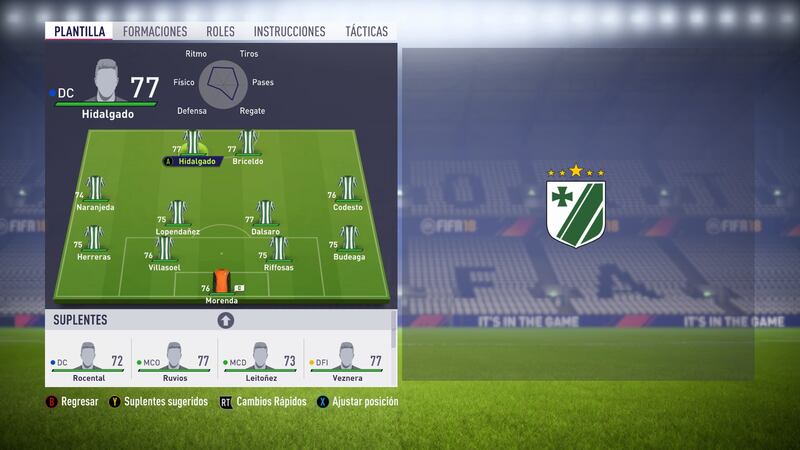Pick left winger Naranjeda
This screenshot has width=800, height=450.
tap(95, 191)
